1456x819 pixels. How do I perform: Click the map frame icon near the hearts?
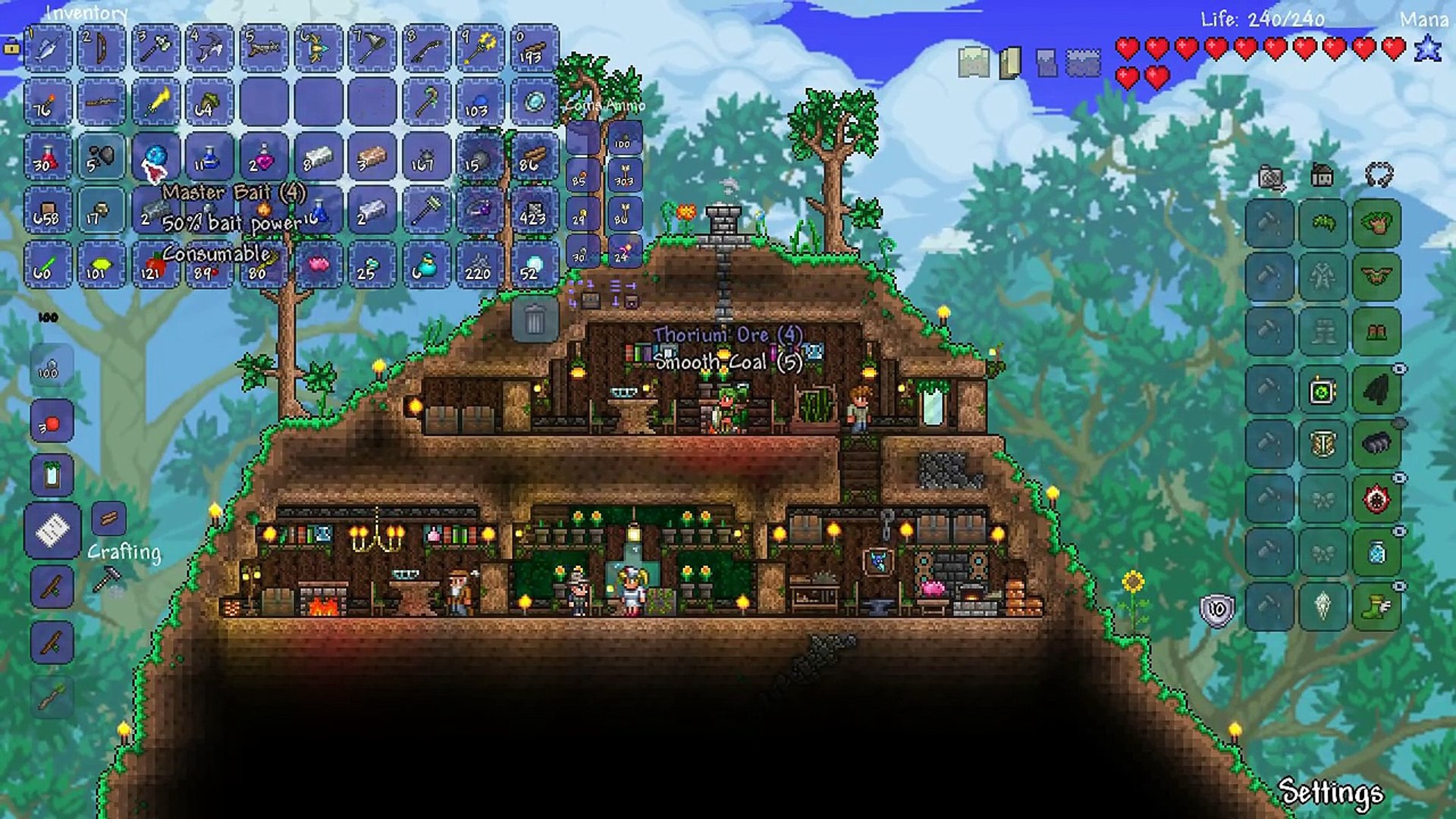coord(972,63)
